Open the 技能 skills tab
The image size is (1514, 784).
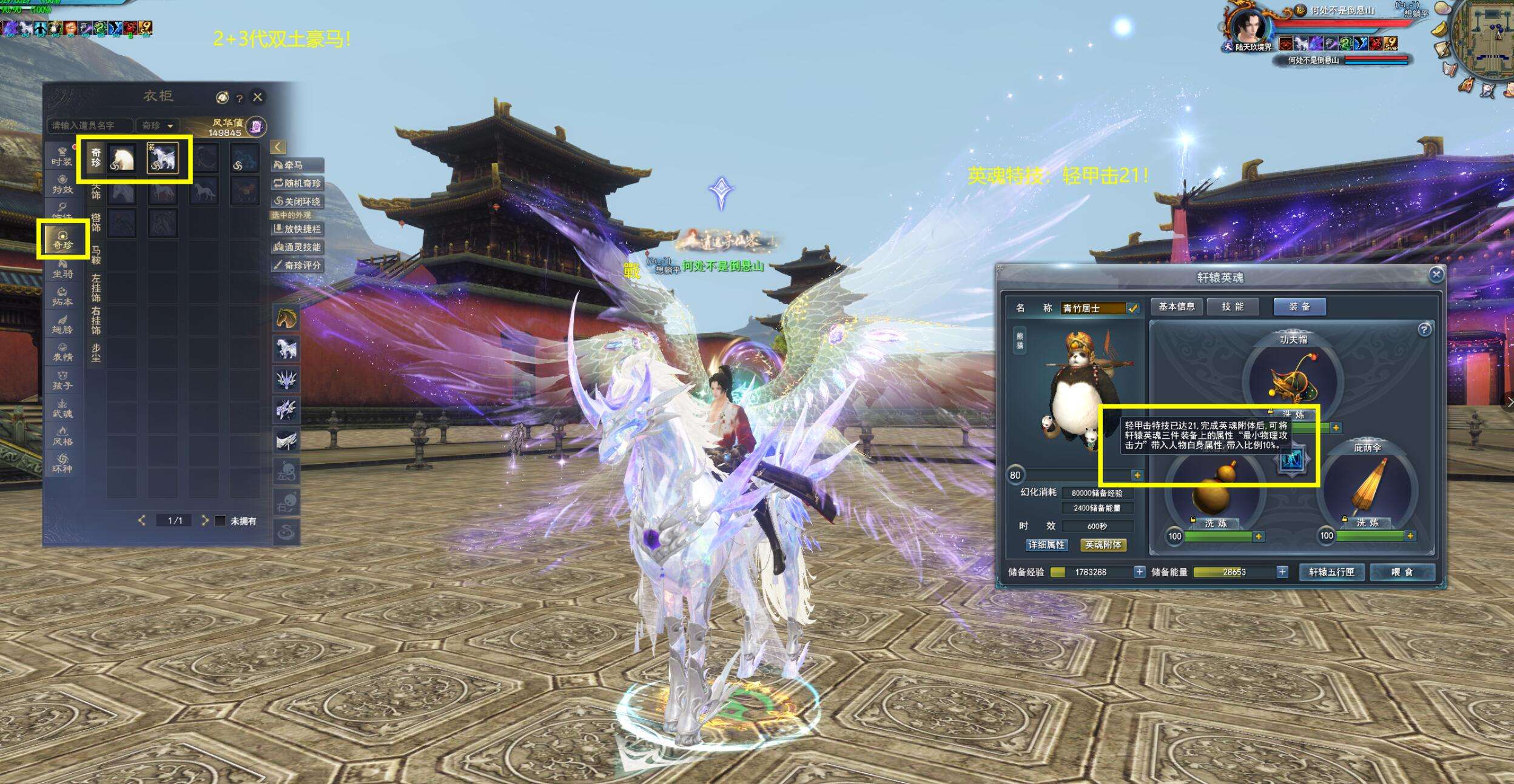1233,307
